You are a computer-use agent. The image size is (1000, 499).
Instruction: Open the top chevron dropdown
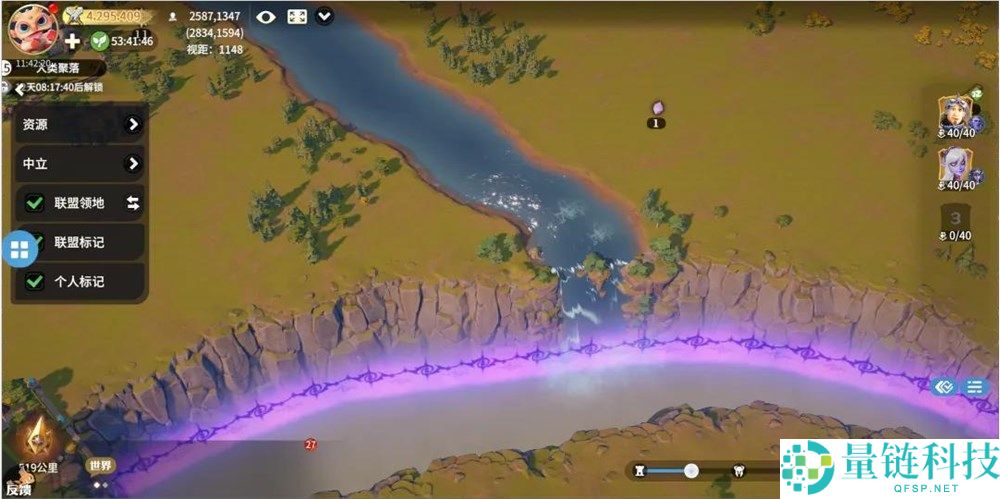coord(325,16)
